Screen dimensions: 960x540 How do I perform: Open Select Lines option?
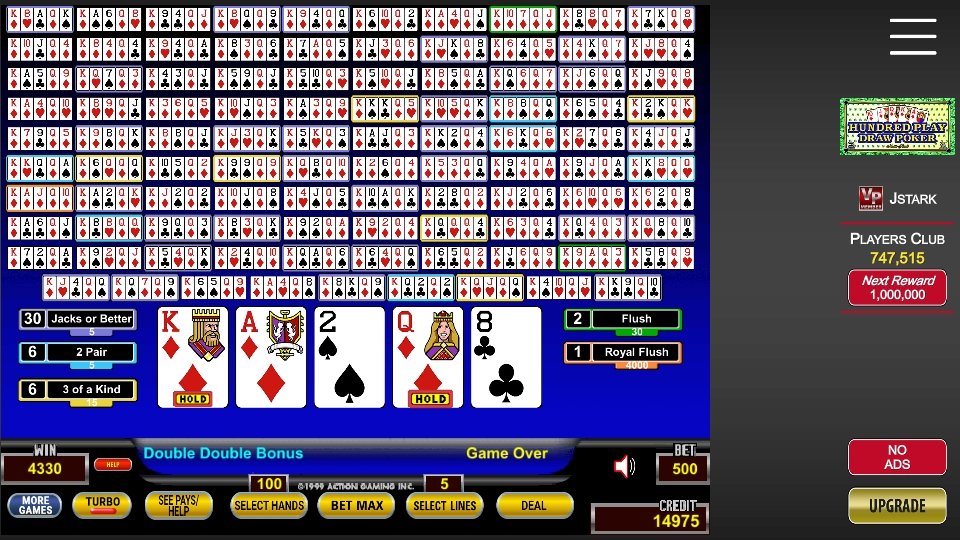[442, 506]
